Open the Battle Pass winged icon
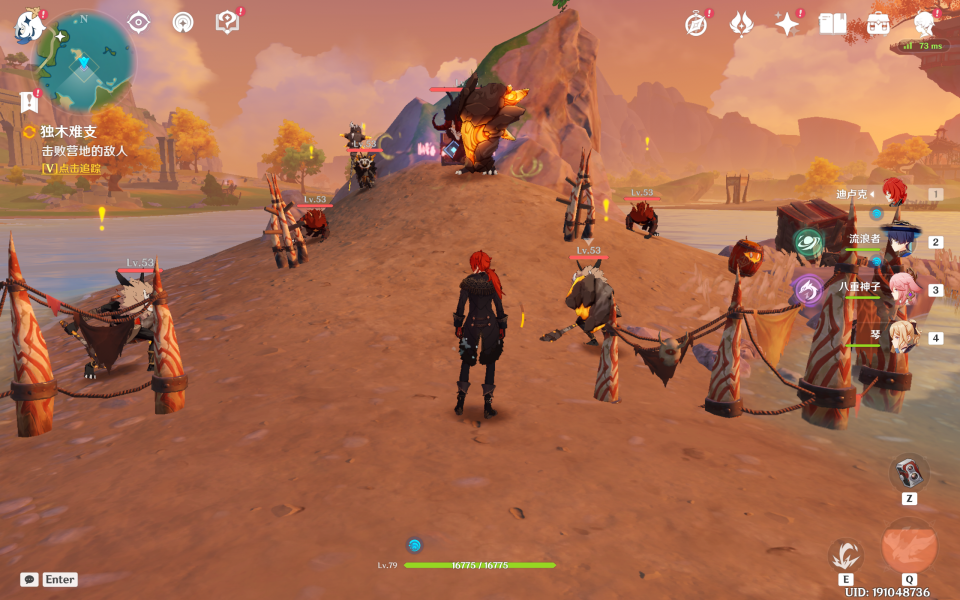 point(741,23)
